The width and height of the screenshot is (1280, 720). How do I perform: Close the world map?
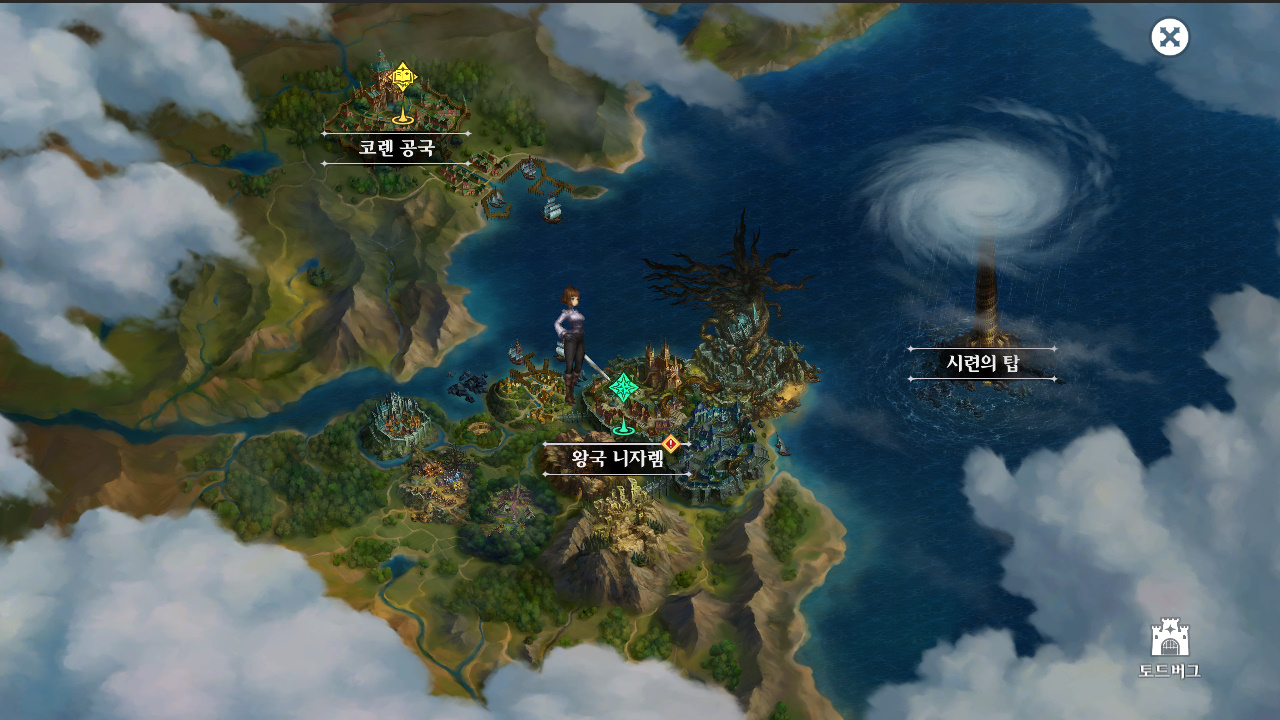tap(1170, 38)
